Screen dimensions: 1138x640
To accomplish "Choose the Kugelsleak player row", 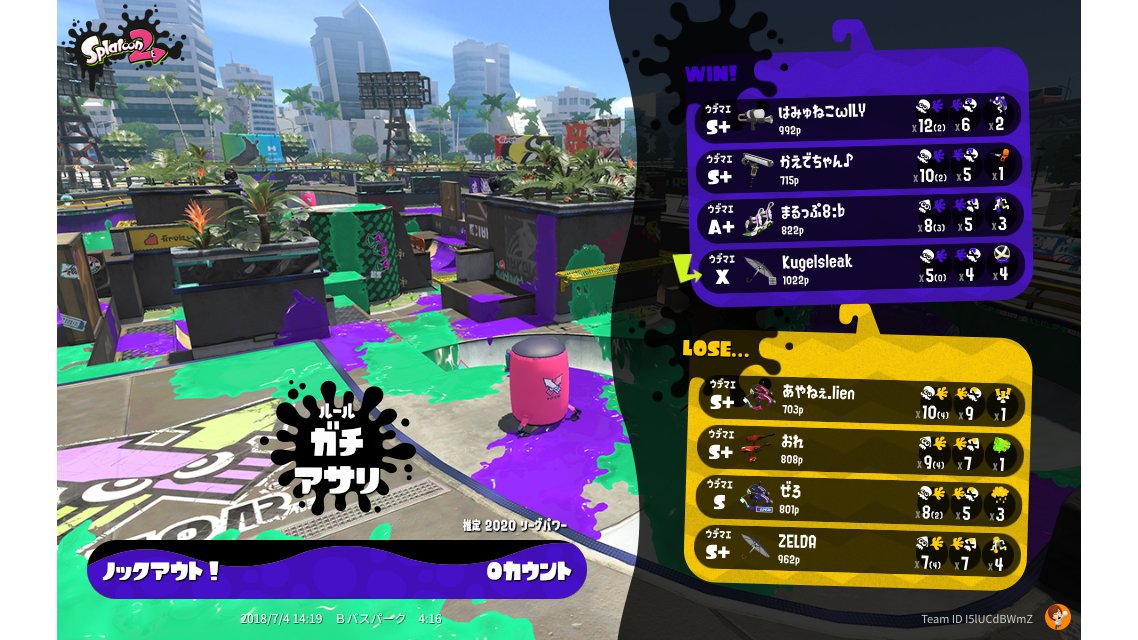I will coord(858,267).
